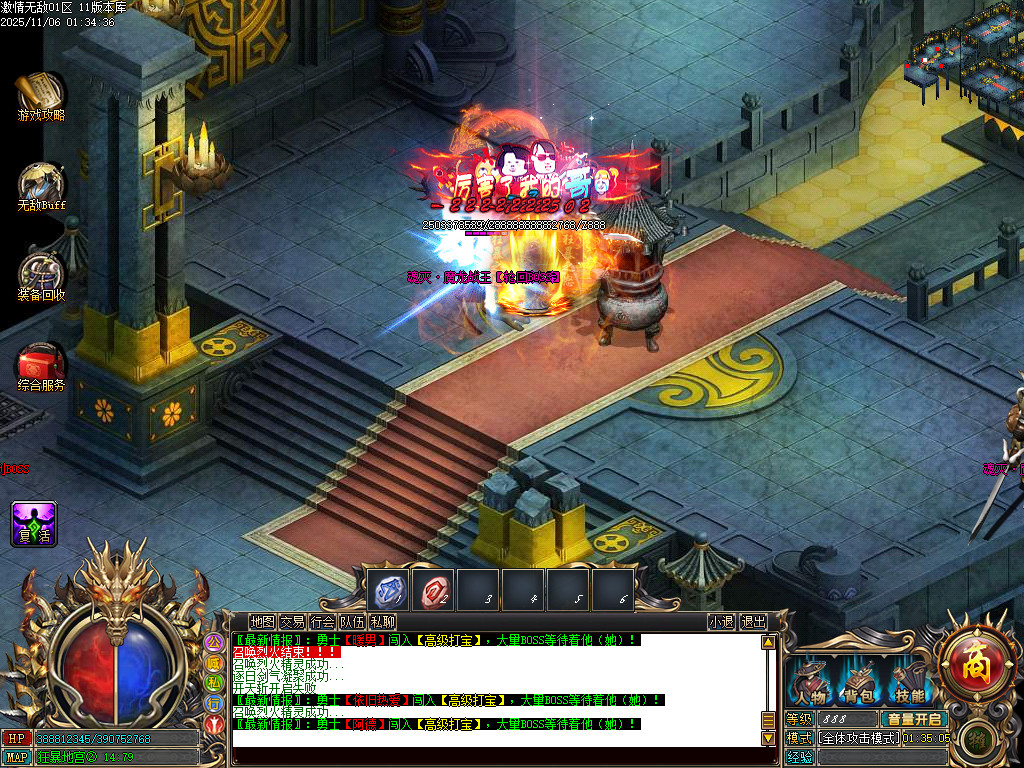Change the 全体攻击模式 attack mode
This screenshot has height=768, width=1024.
(859, 738)
